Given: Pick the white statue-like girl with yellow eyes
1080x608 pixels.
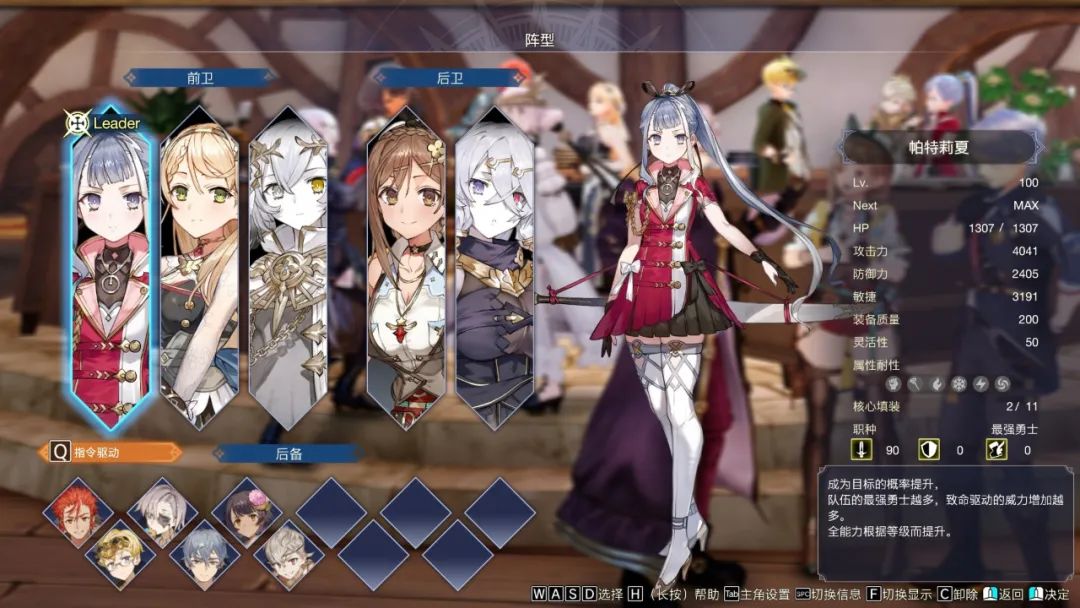Looking at the screenshot, I should point(288,270).
